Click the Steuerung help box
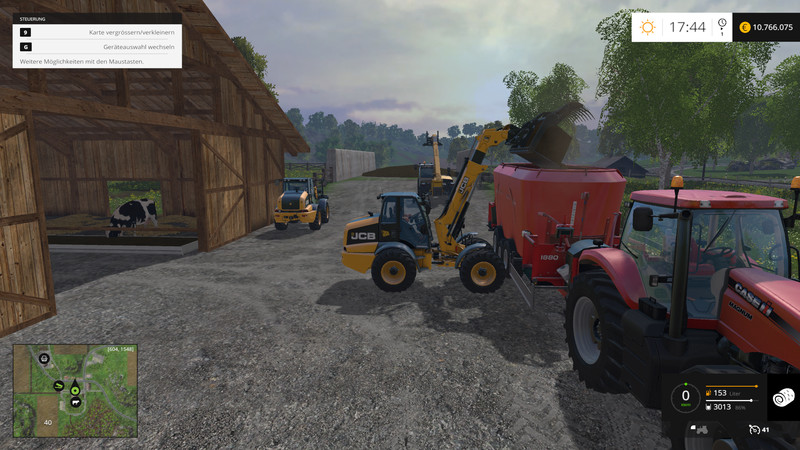Viewport: 800px width, 450px height. tap(97, 40)
